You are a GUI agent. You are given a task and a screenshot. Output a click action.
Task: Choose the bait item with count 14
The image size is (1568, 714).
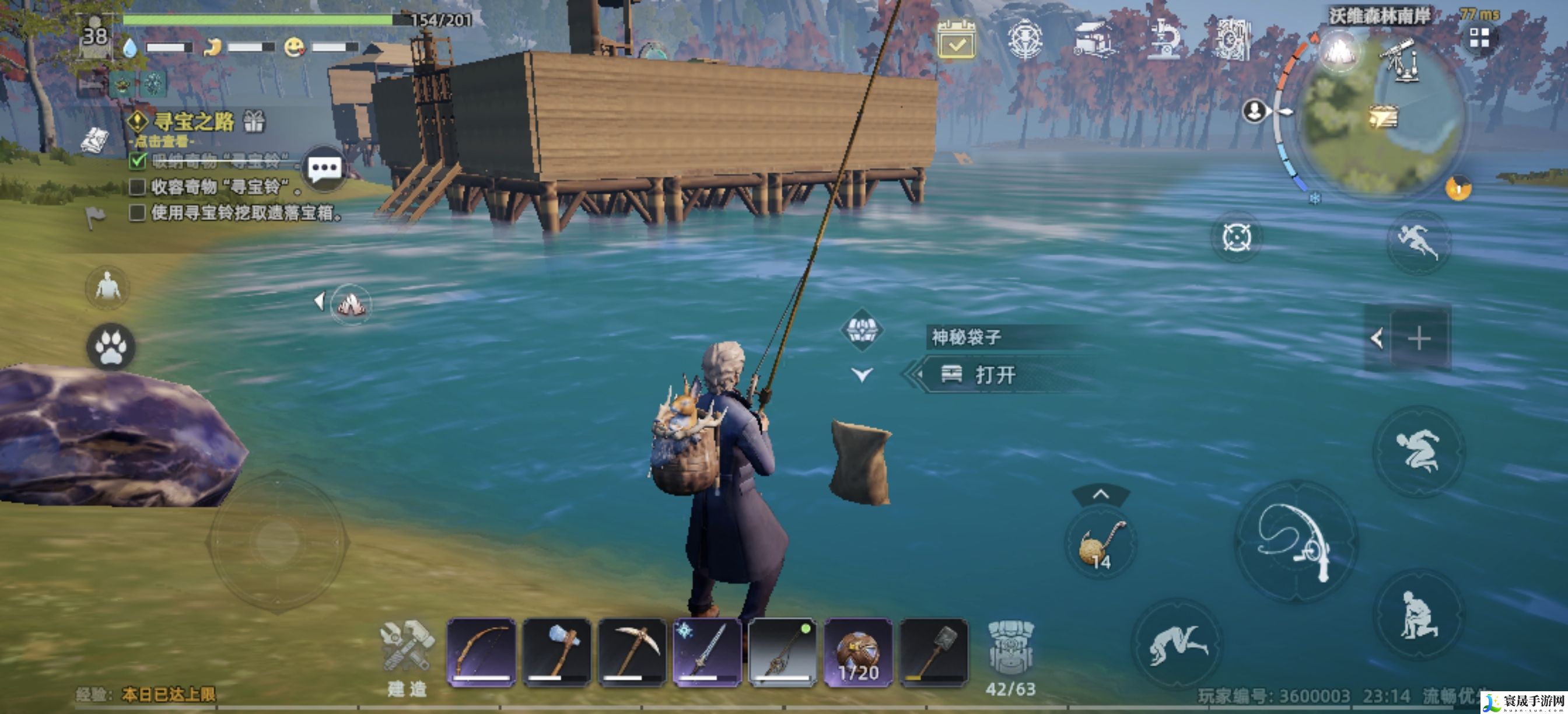tap(1101, 543)
